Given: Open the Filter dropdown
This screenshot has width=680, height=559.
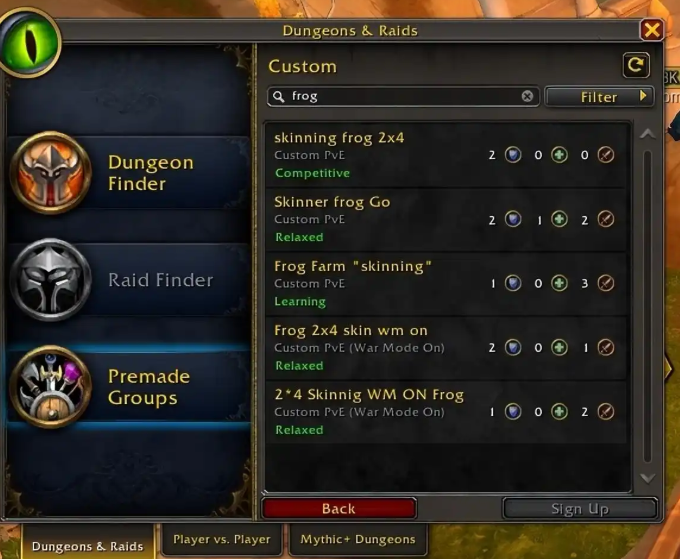Looking at the screenshot, I should click(598, 97).
